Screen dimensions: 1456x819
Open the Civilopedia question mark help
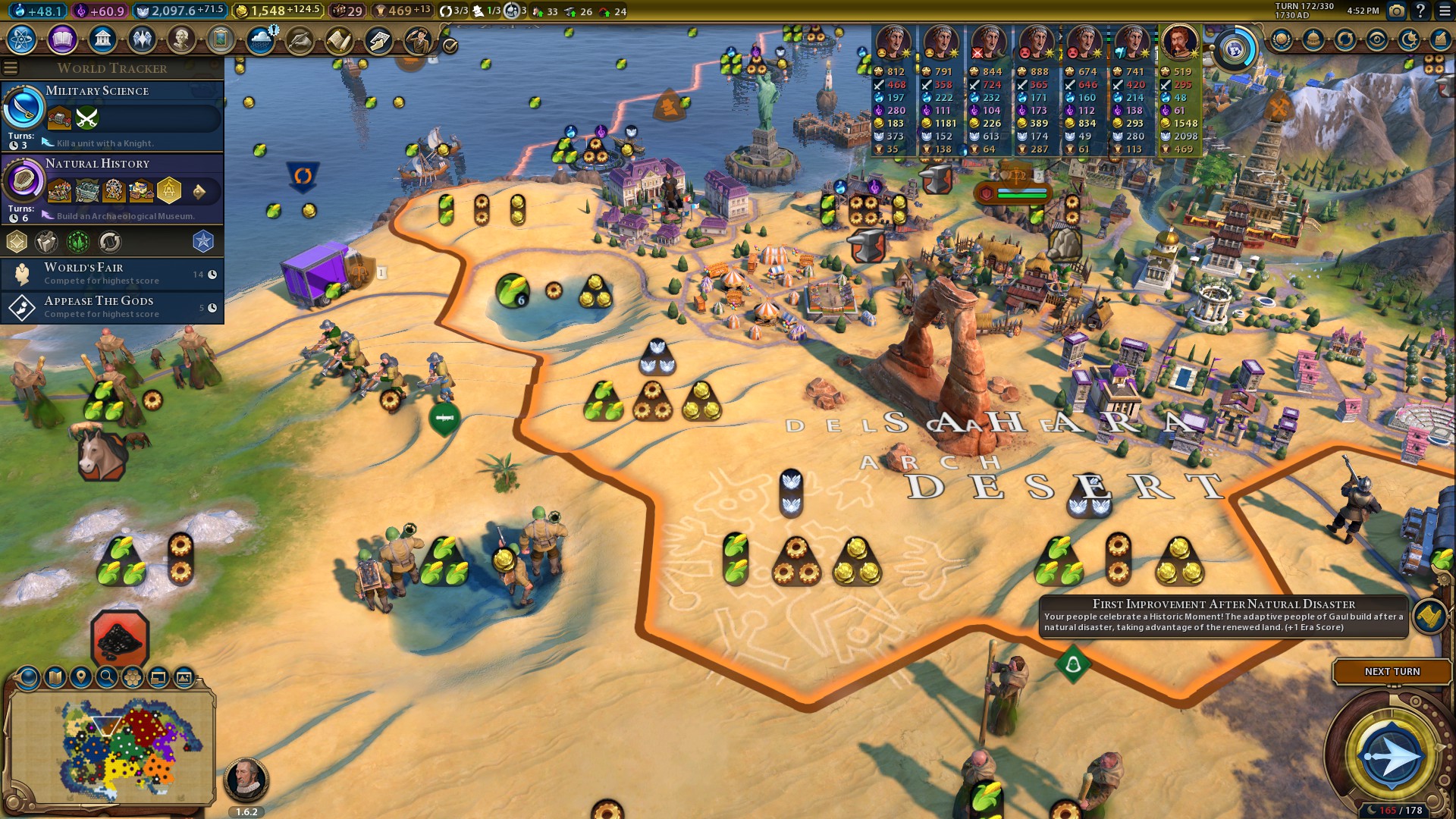tap(1420, 11)
